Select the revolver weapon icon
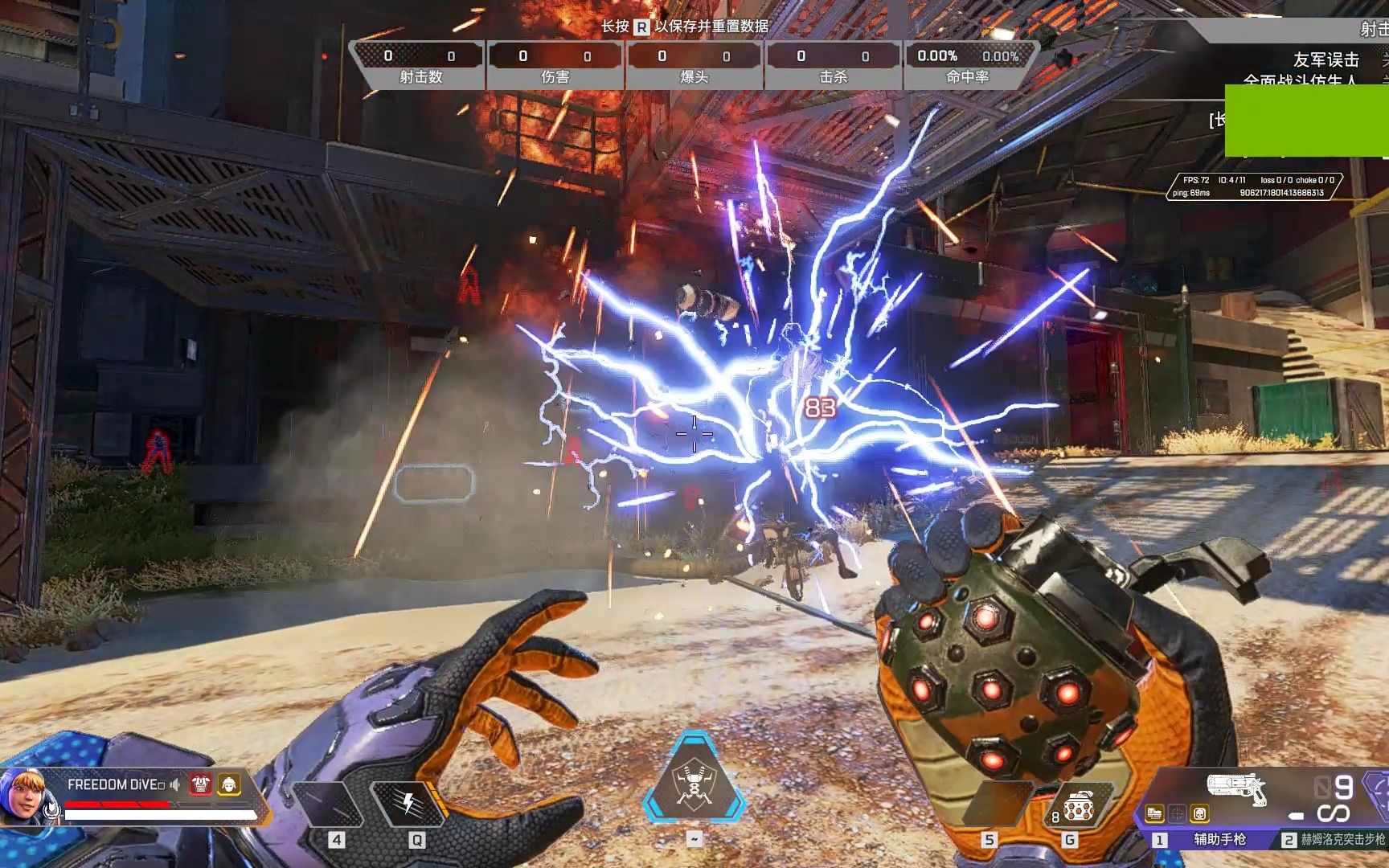1389x868 pixels. click(x=1236, y=788)
